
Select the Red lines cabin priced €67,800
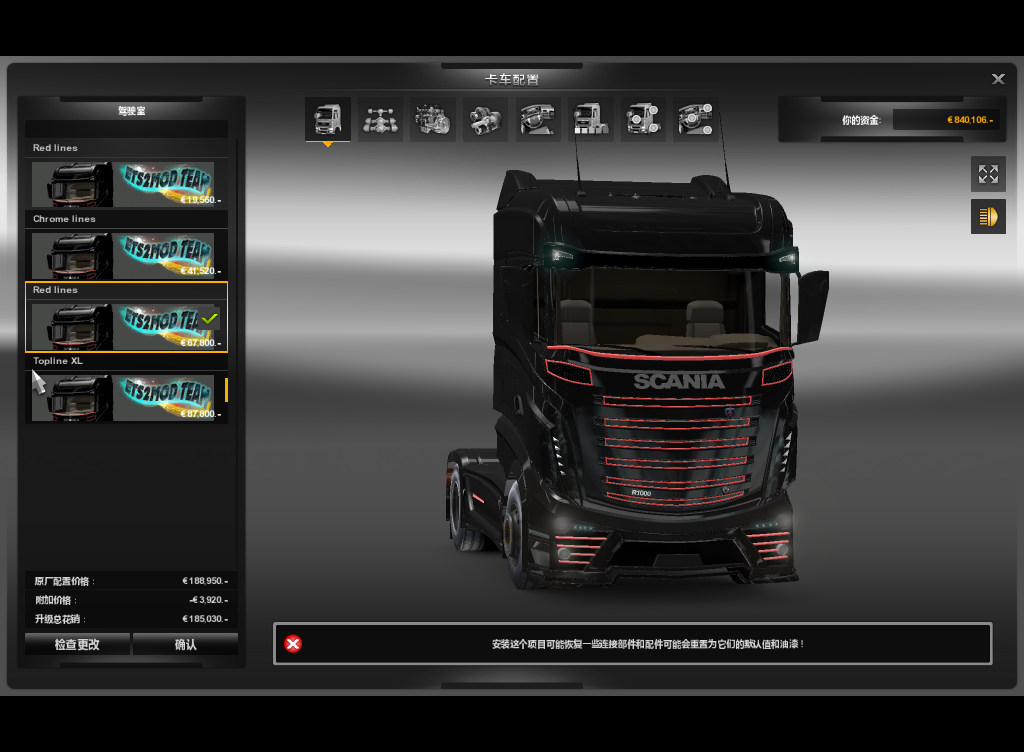126,326
